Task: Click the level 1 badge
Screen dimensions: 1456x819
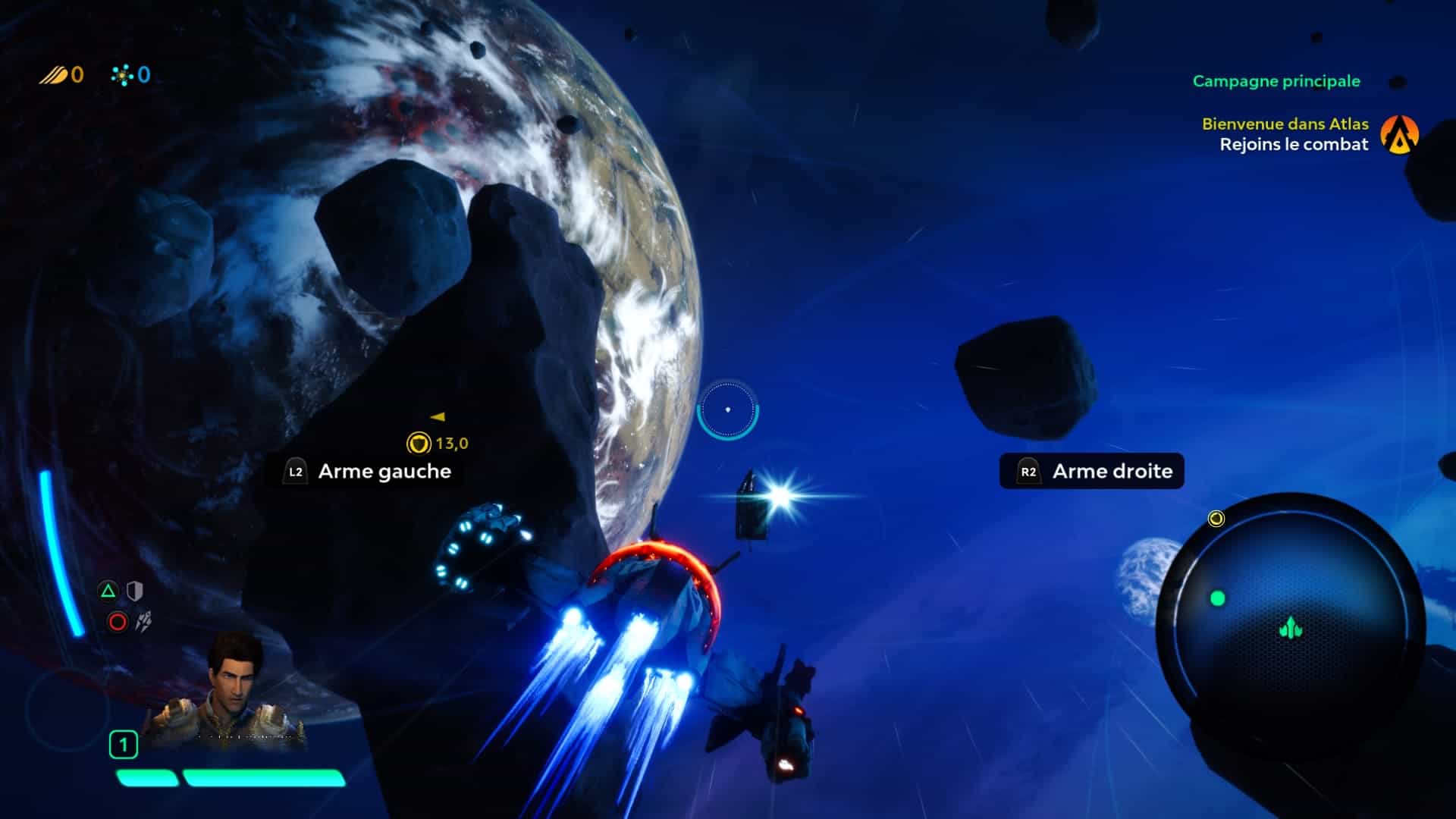Action: point(124,745)
